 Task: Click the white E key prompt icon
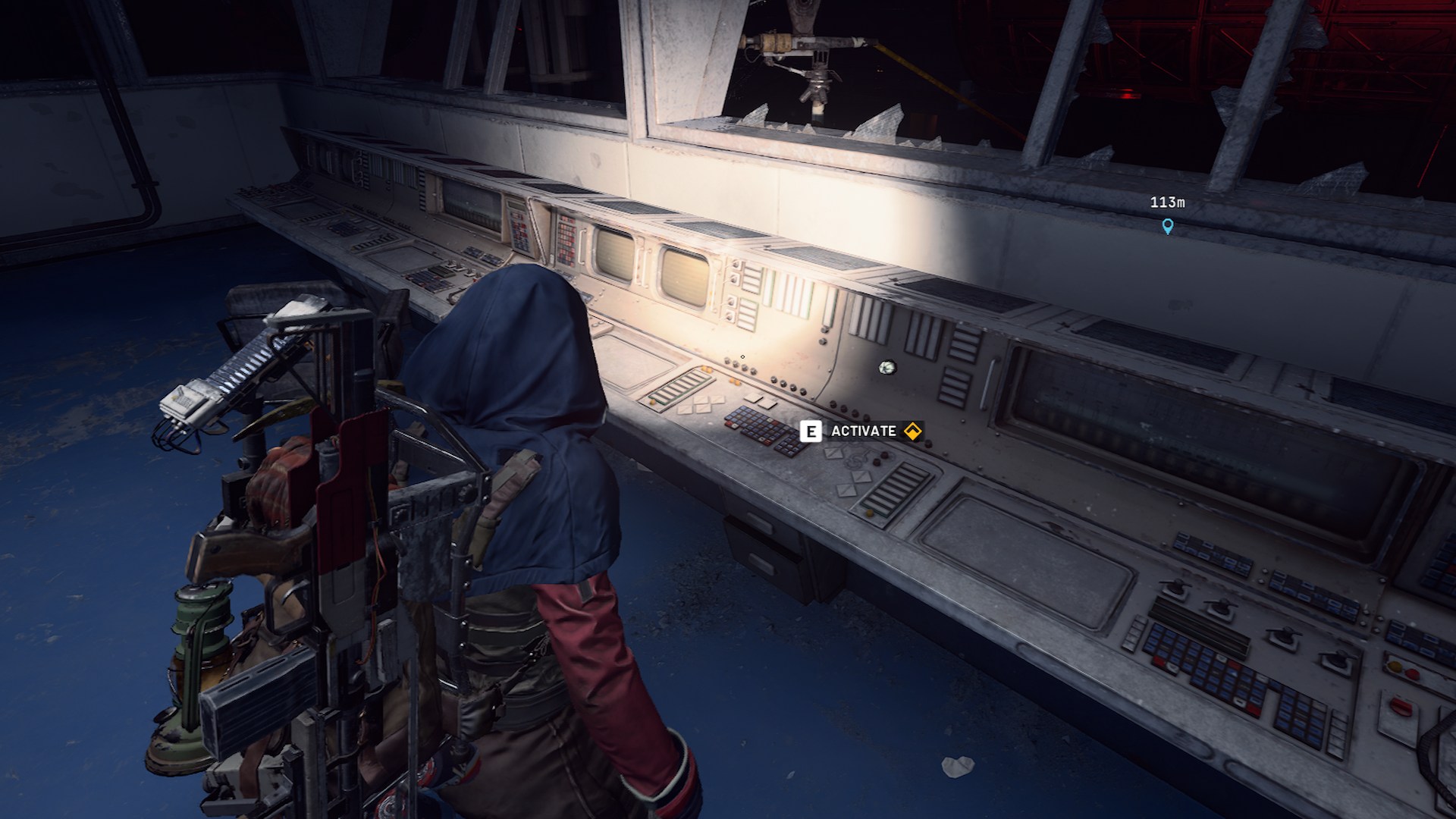point(811,431)
